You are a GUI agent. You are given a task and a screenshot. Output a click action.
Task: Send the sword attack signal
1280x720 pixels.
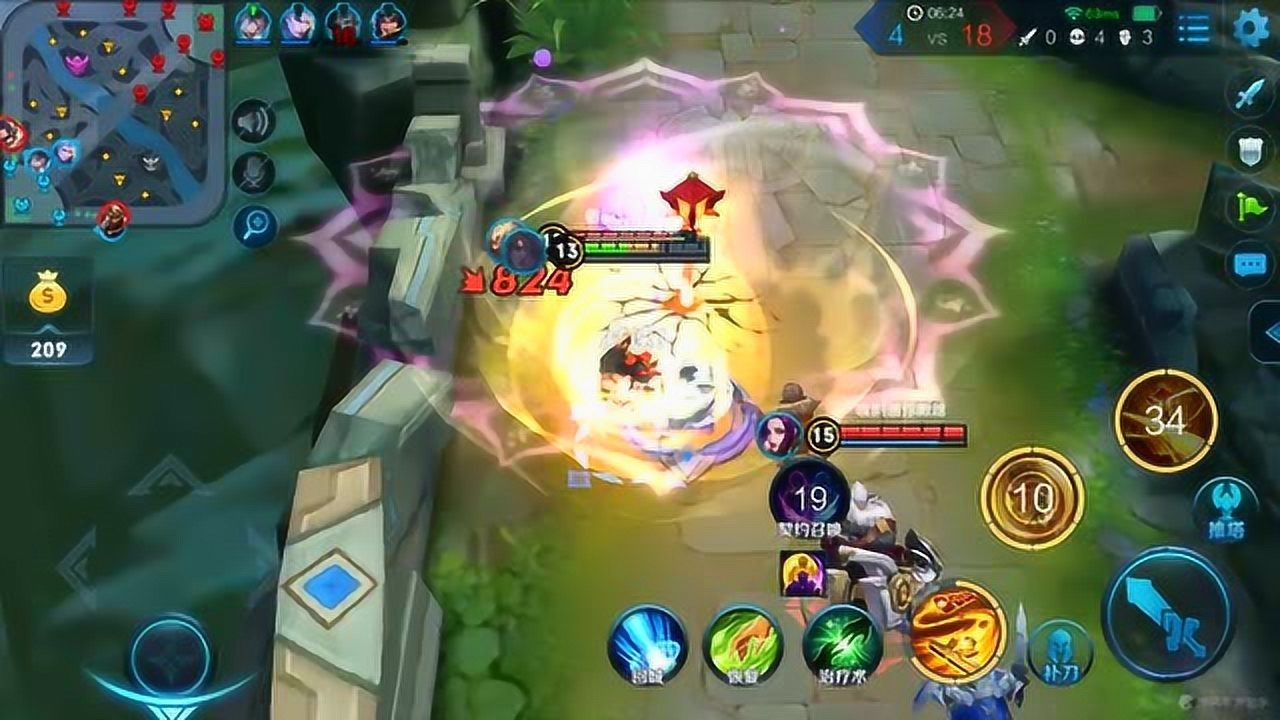(x=1250, y=95)
